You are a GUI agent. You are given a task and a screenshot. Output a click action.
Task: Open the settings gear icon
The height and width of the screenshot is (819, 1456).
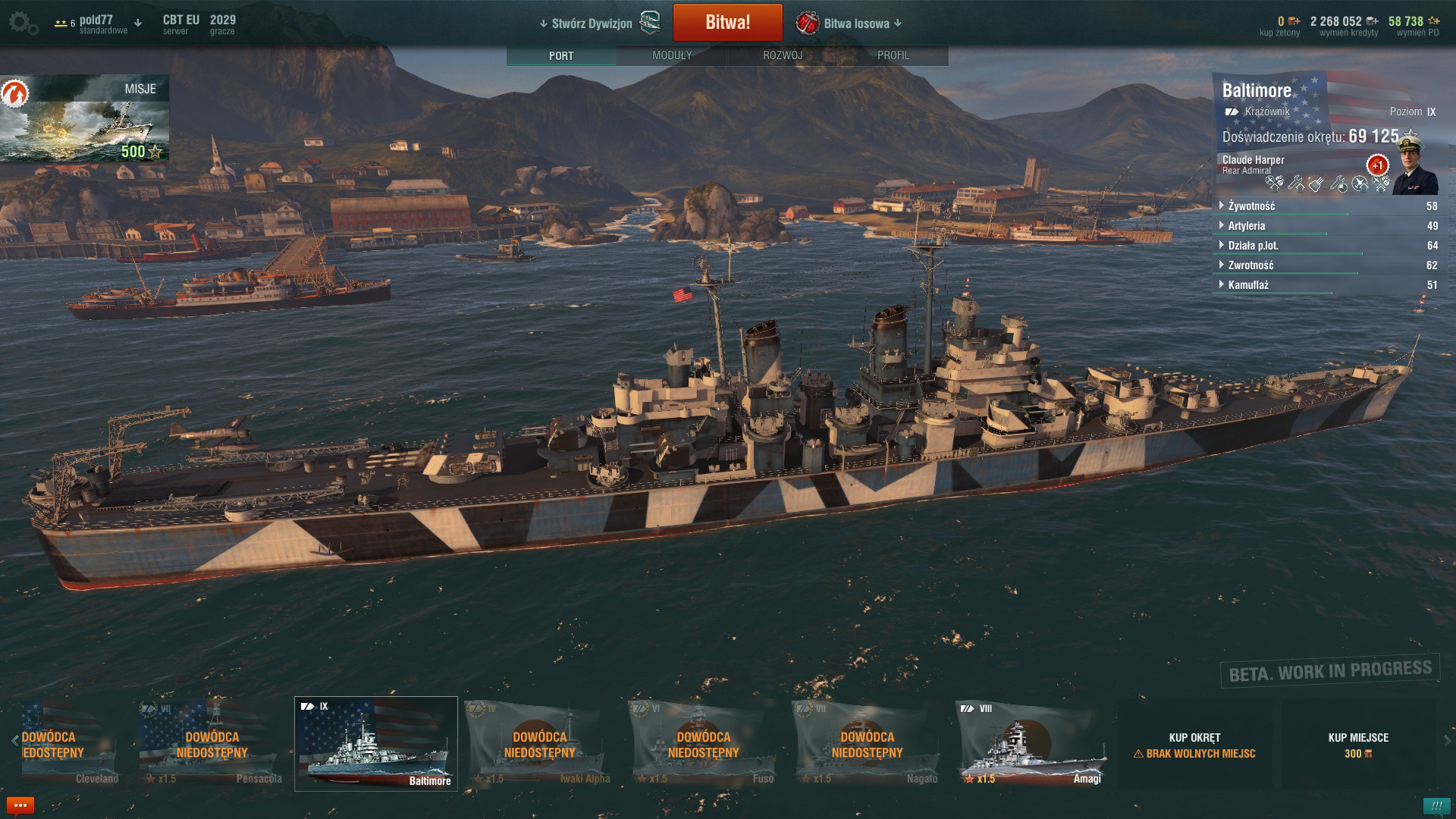tap(21, 23)
